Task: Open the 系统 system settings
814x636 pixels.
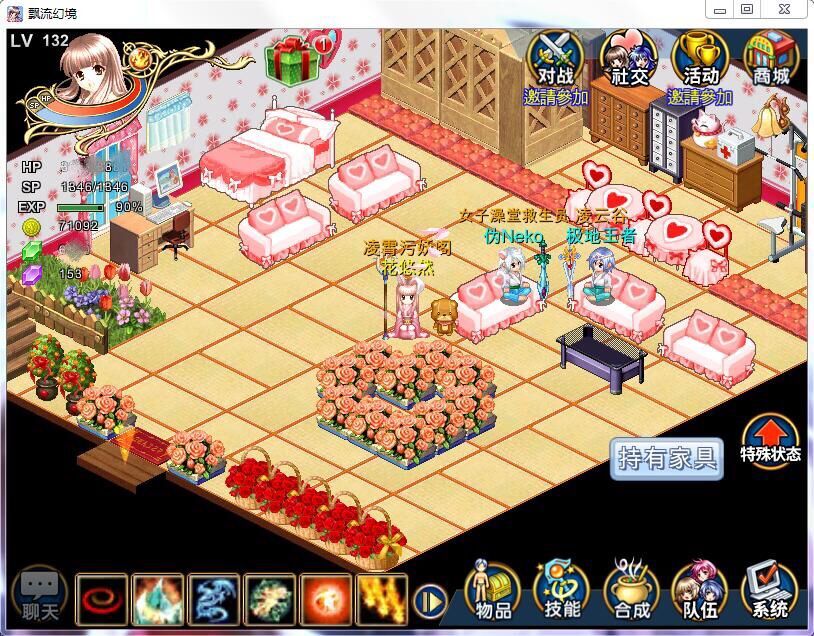Action: [x=769, y=591]
